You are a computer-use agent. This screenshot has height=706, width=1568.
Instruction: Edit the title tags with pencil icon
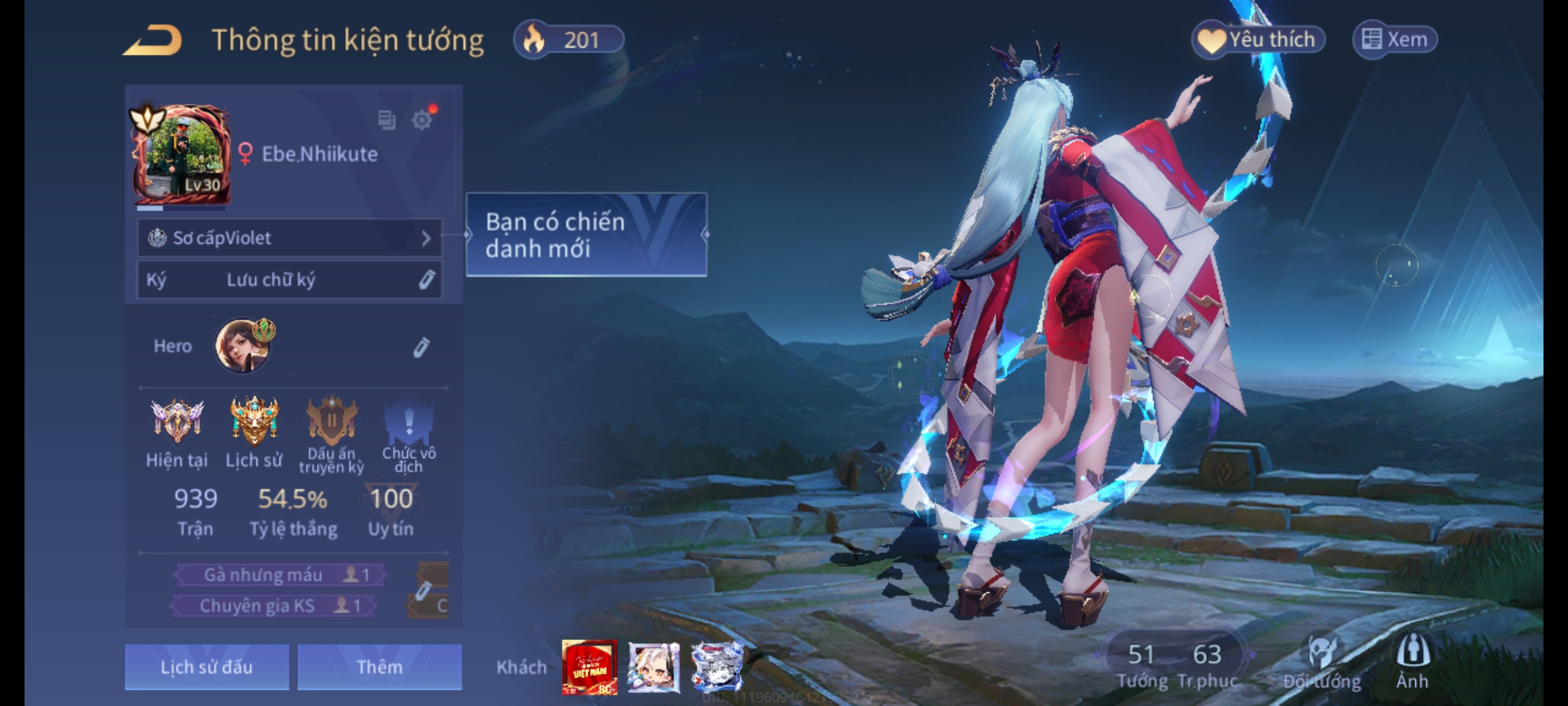pyautogui.click(x=423, y=590)
